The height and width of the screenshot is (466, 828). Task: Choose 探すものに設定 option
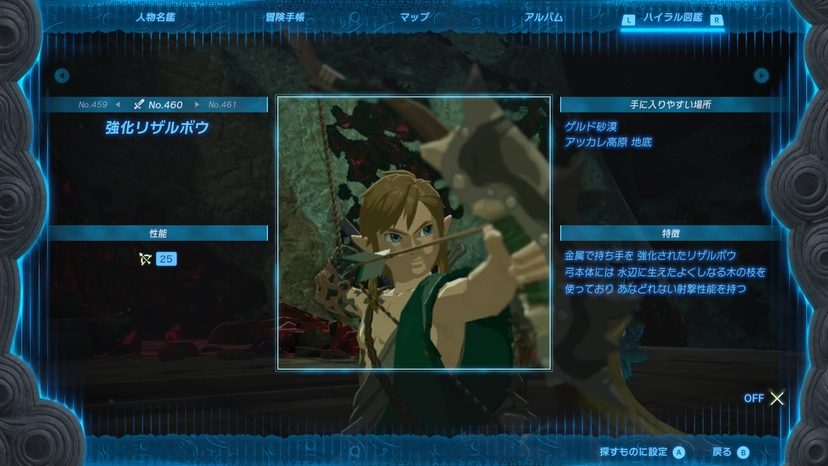click(642, 452)
